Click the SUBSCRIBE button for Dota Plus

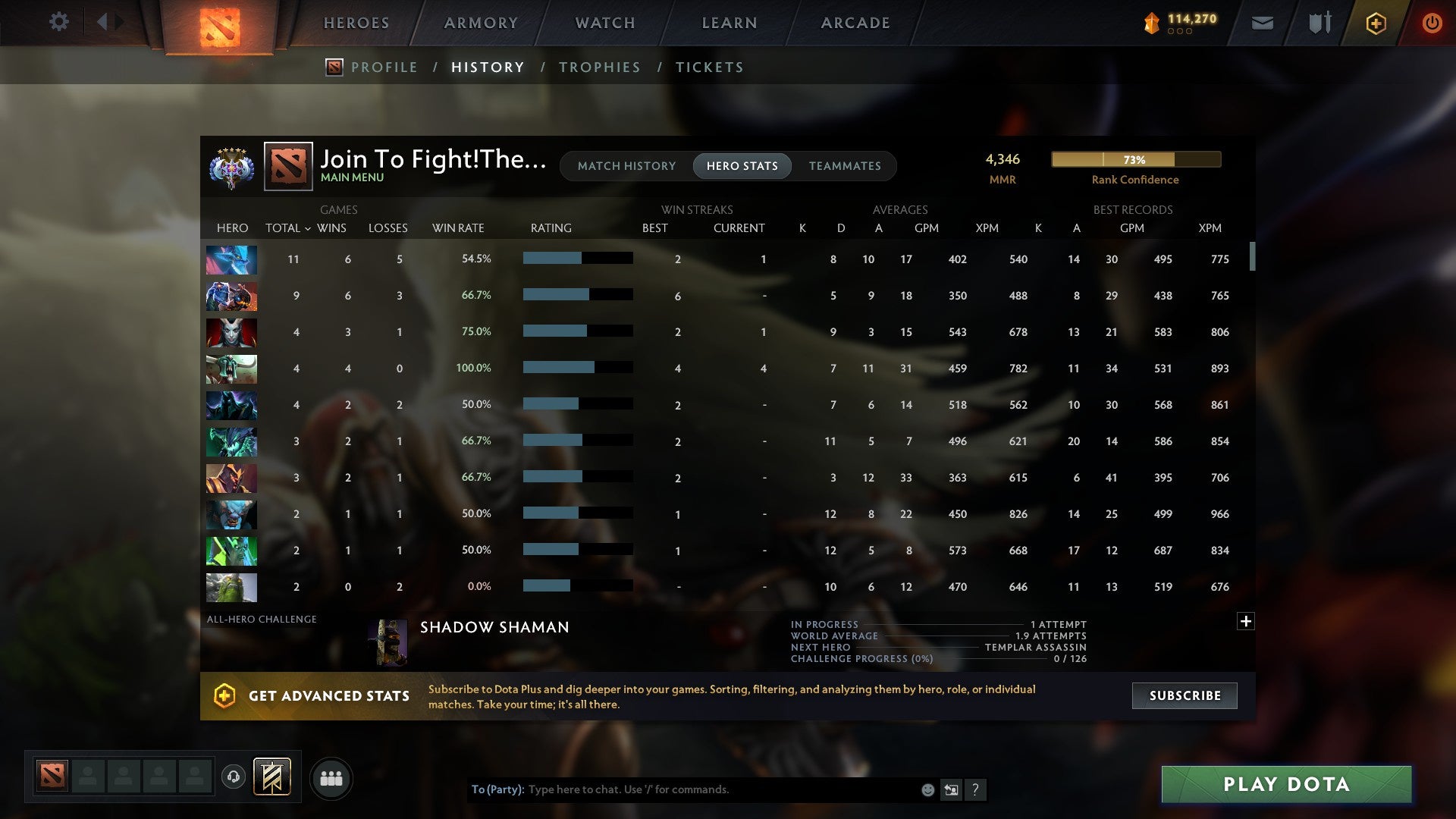tap(1184, 695)
